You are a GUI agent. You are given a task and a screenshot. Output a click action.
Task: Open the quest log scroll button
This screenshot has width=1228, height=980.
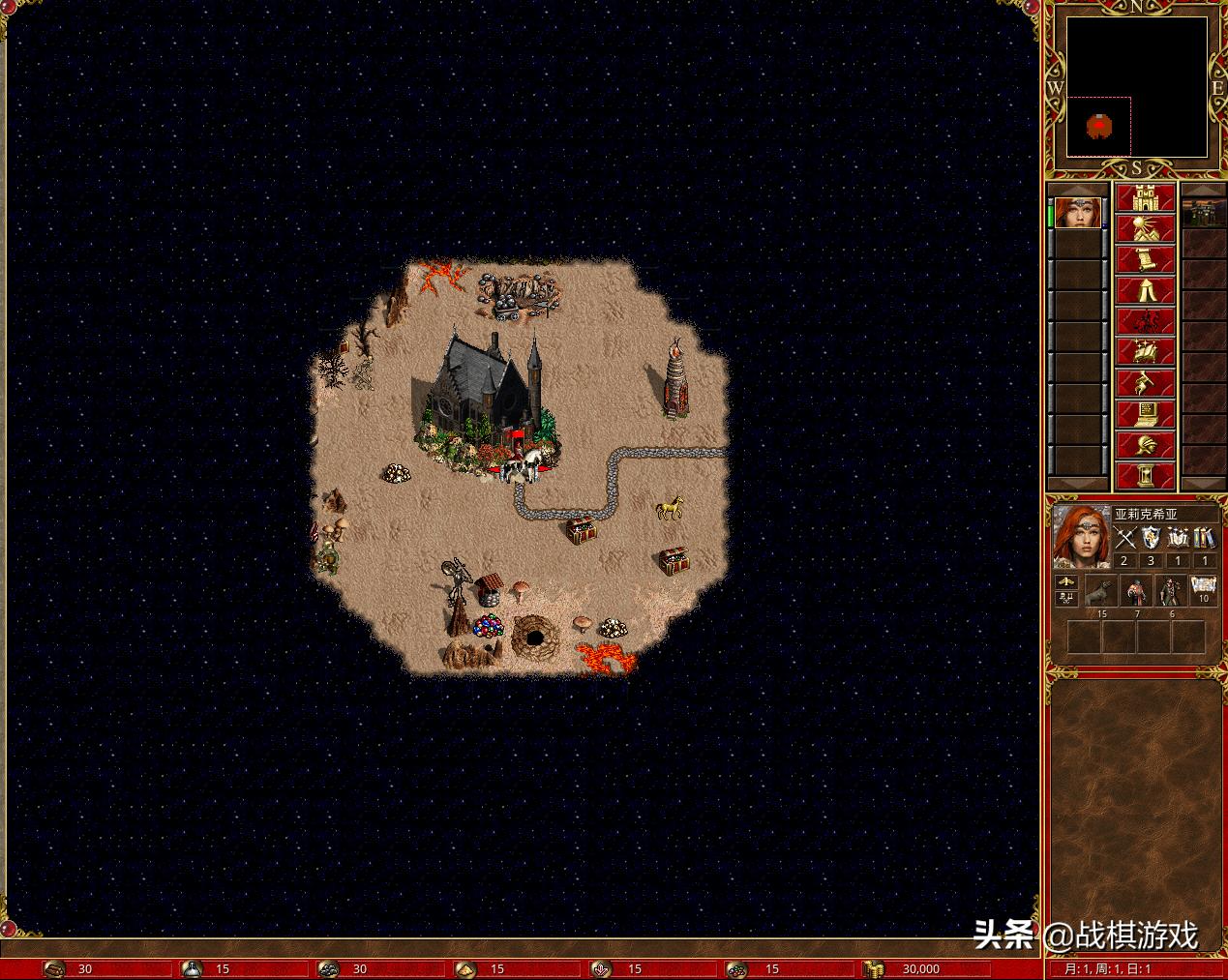coord(1146,259)
